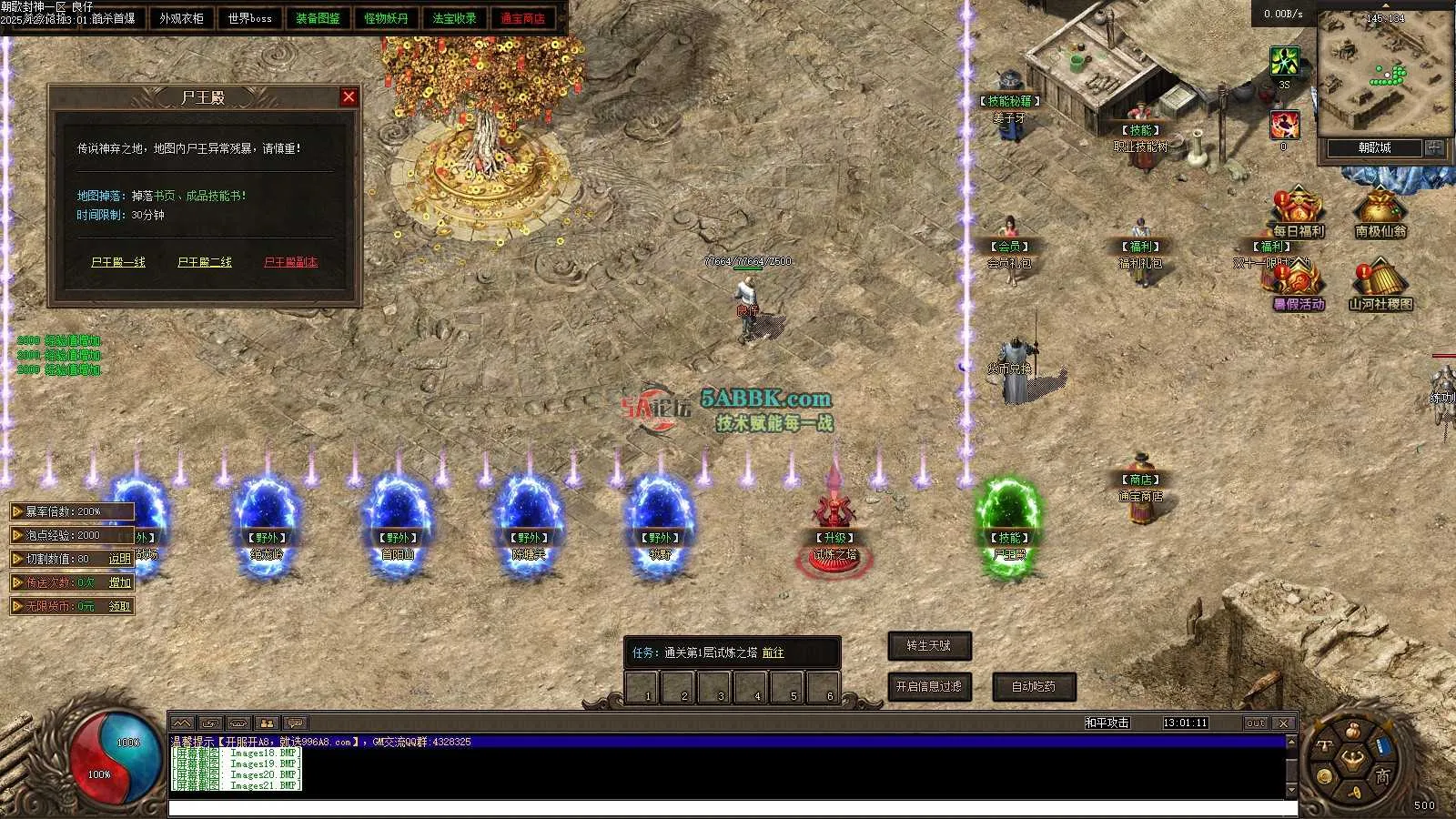Open the 每日福利 daily reward icon

click(1299, 214)
